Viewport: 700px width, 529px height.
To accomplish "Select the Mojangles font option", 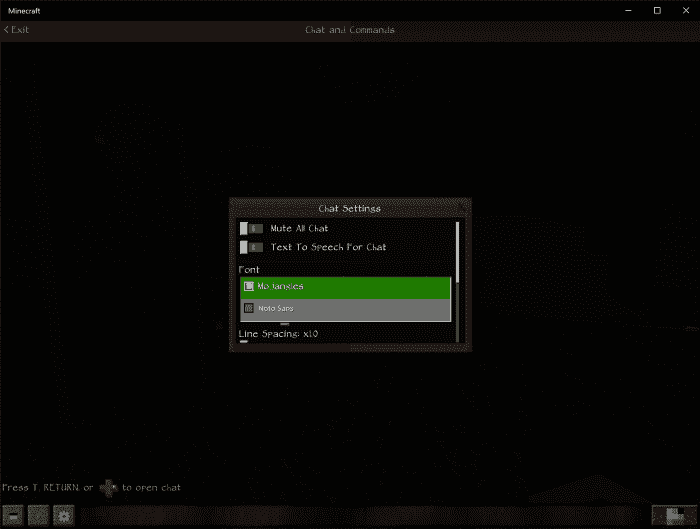I will coord(345,287).
